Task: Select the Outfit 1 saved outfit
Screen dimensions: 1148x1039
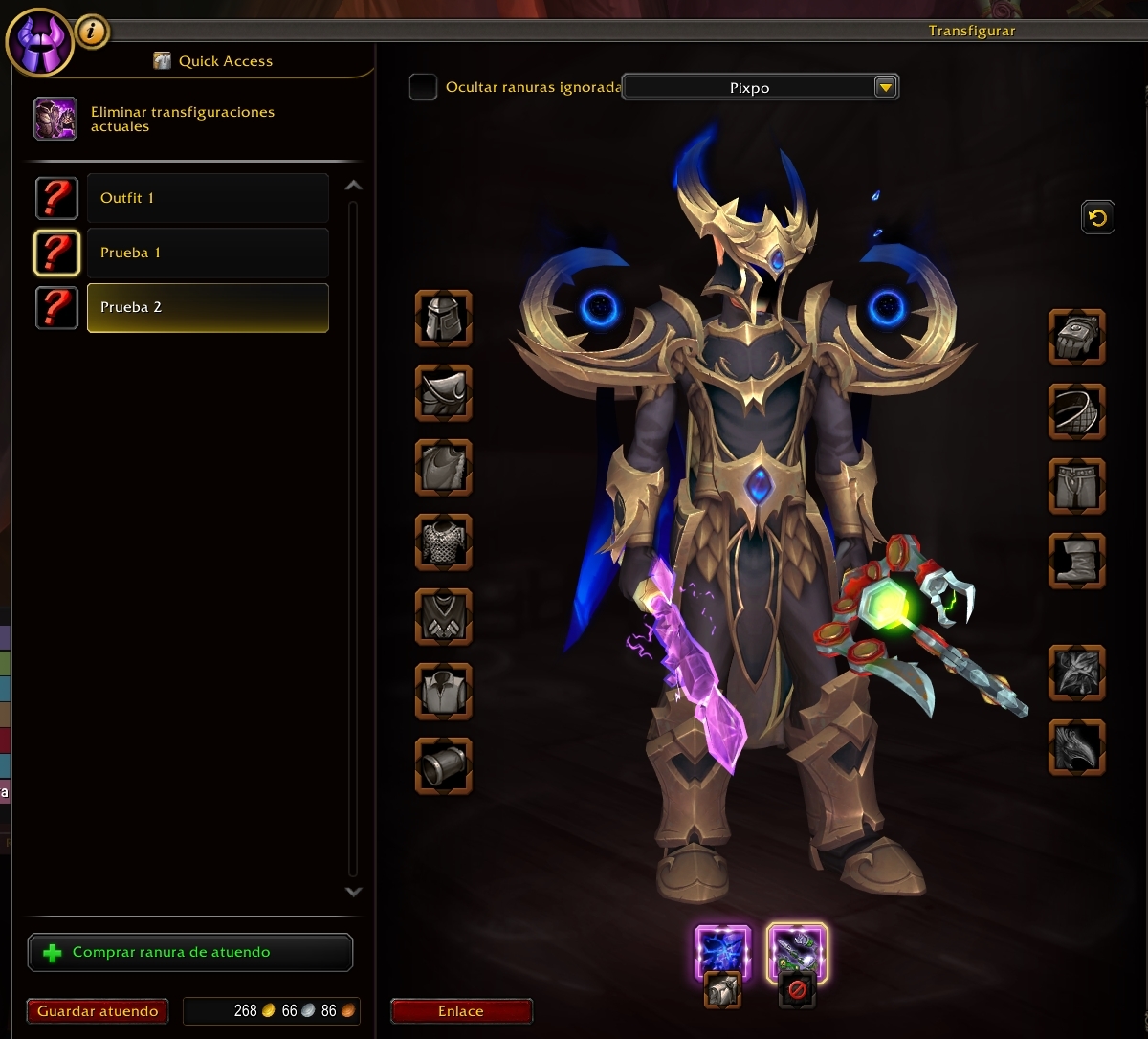Action: click(x=208, y=198)
